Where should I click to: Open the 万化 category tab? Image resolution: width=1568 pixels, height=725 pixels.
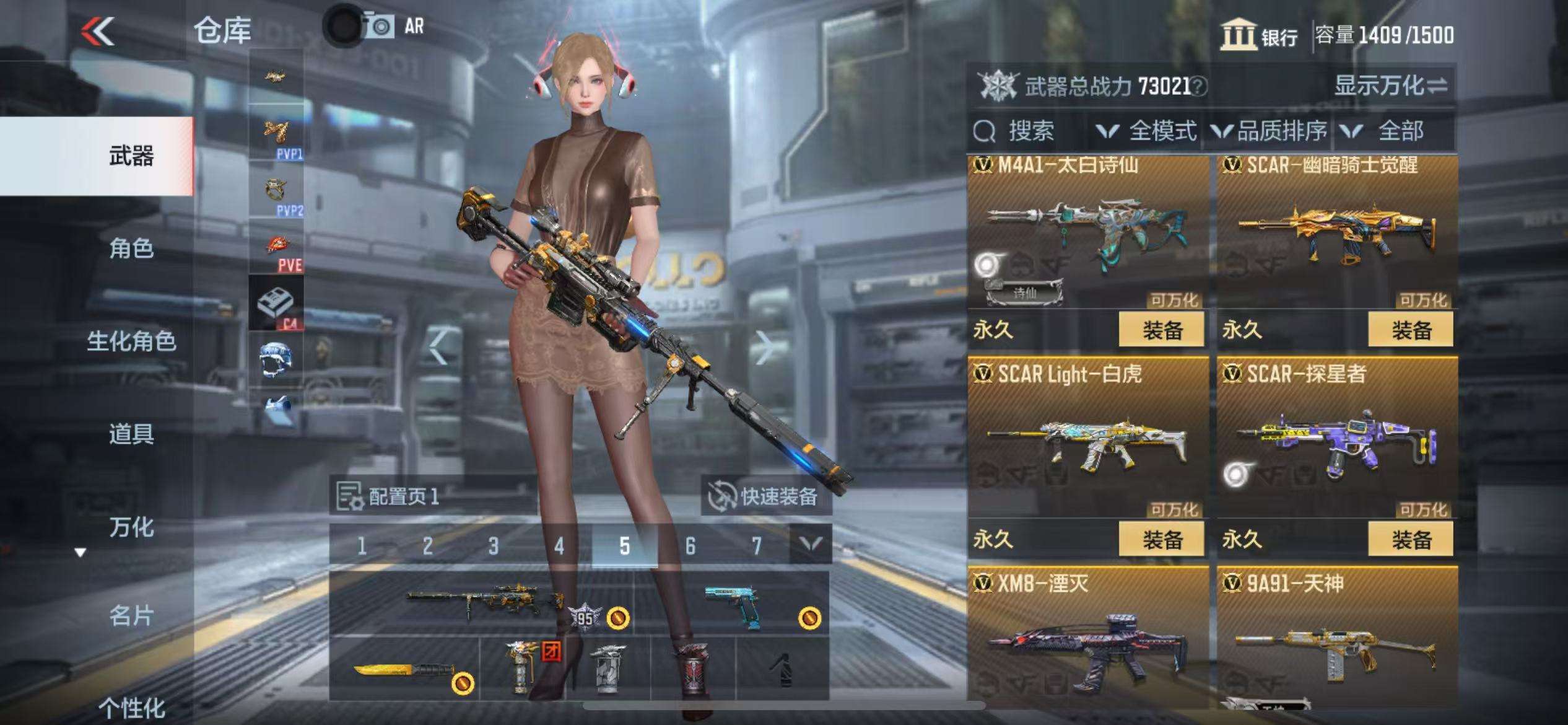(131, 527)
